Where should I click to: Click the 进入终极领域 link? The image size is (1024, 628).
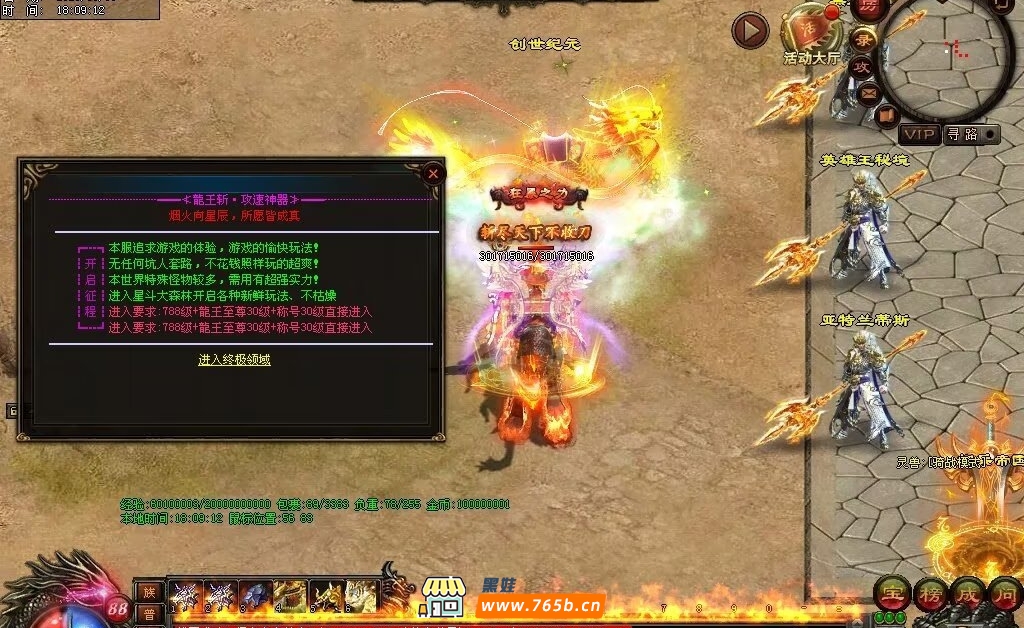234,360
